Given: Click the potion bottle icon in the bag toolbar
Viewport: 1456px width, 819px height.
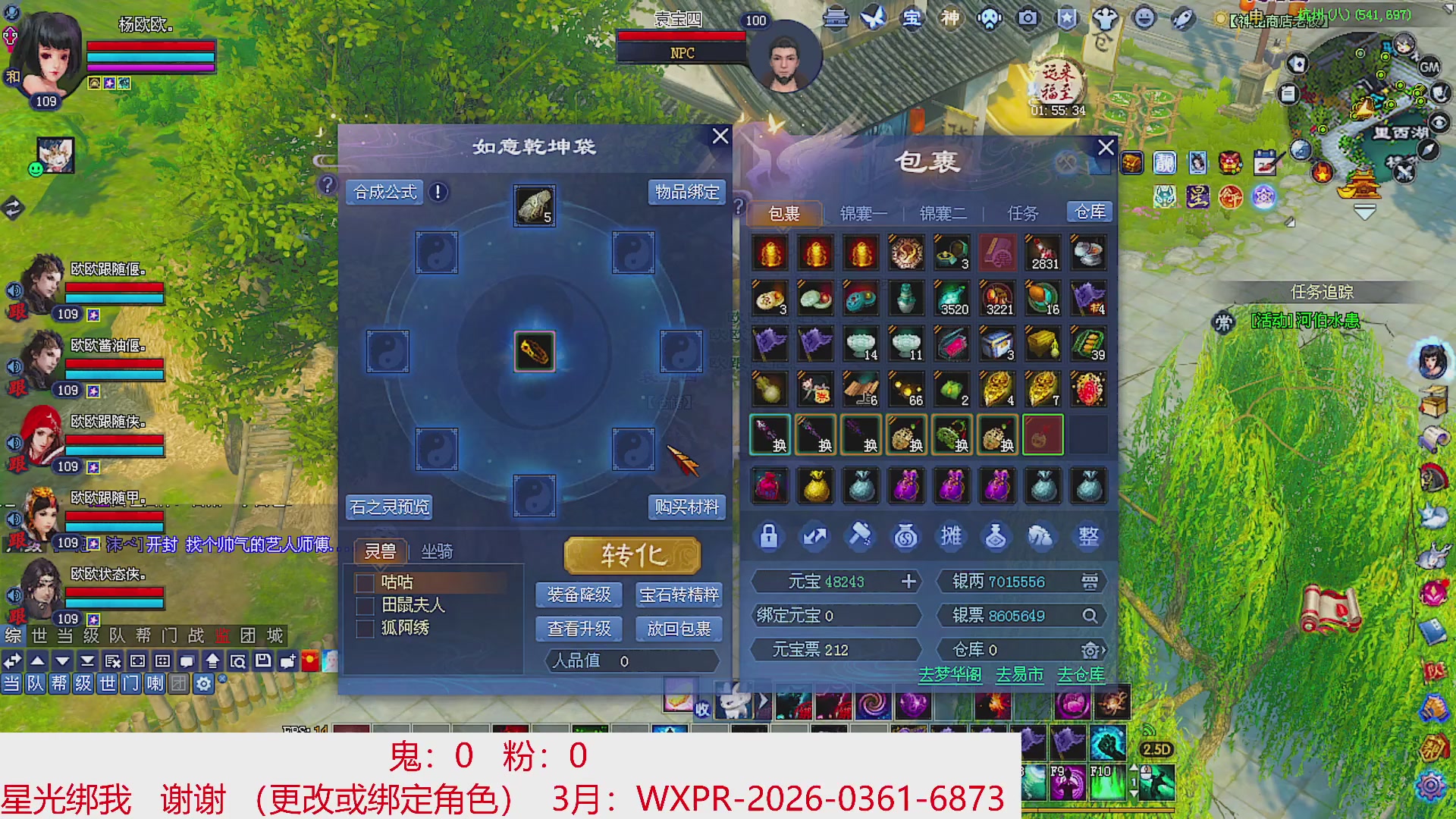Looking at the screenshot, I should coord(996,536).
